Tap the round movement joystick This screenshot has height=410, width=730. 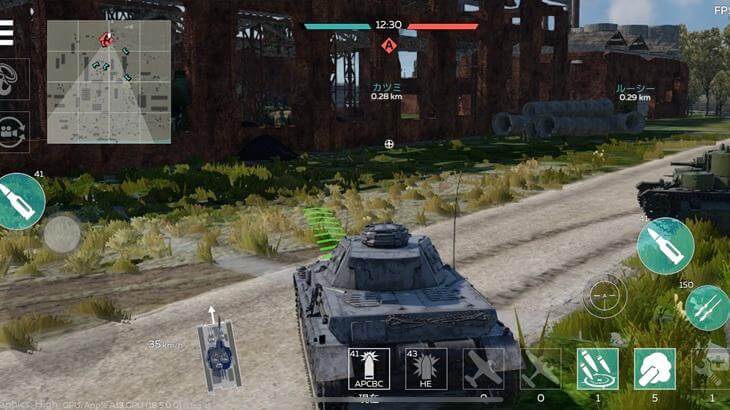pyautogui.click(x=62, y=234)
